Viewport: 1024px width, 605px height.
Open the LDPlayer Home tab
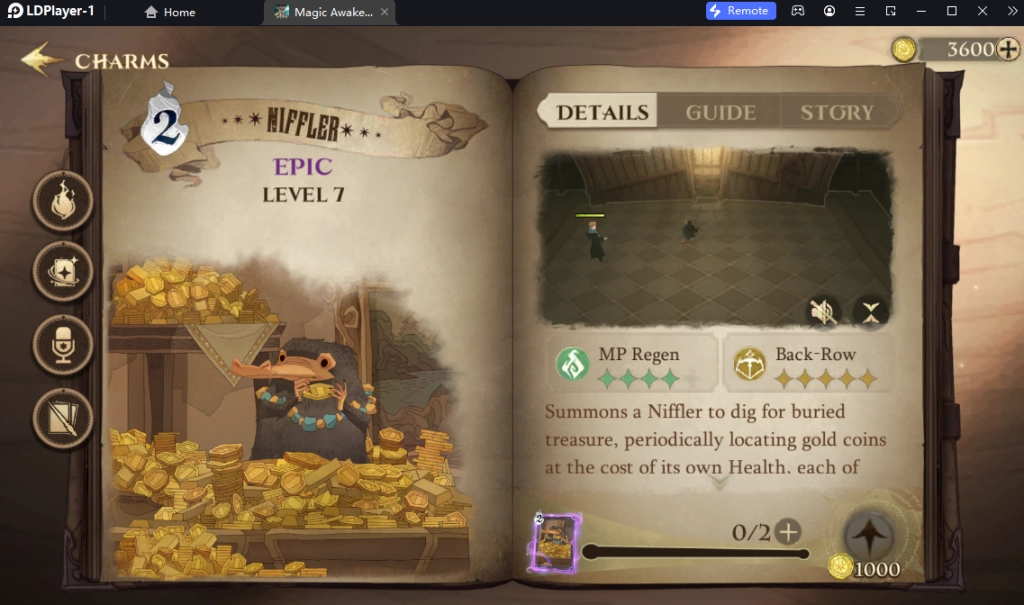click(170, 12)
